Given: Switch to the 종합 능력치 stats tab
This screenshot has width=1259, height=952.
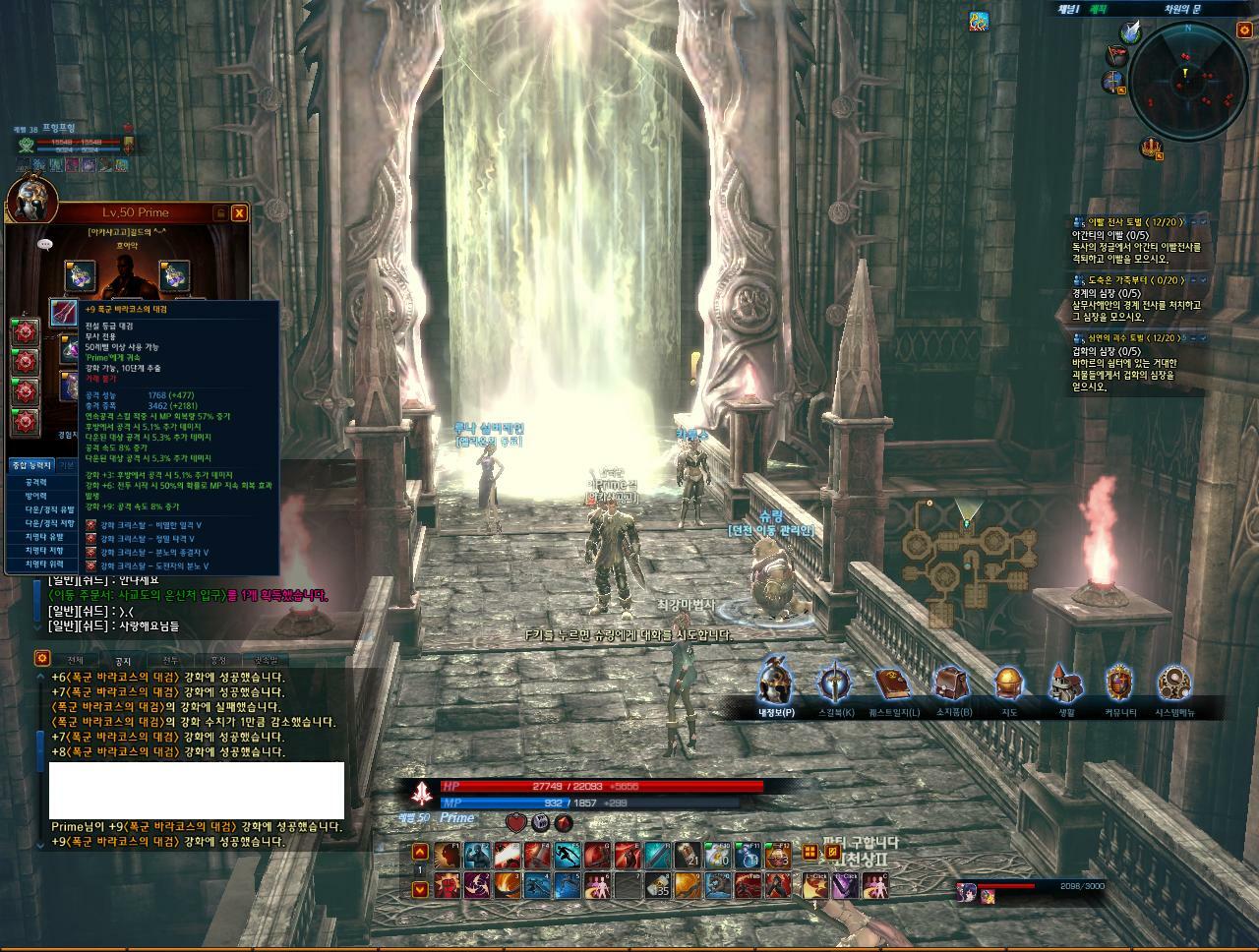Looking at the screenshot, I should click(30, 465).
